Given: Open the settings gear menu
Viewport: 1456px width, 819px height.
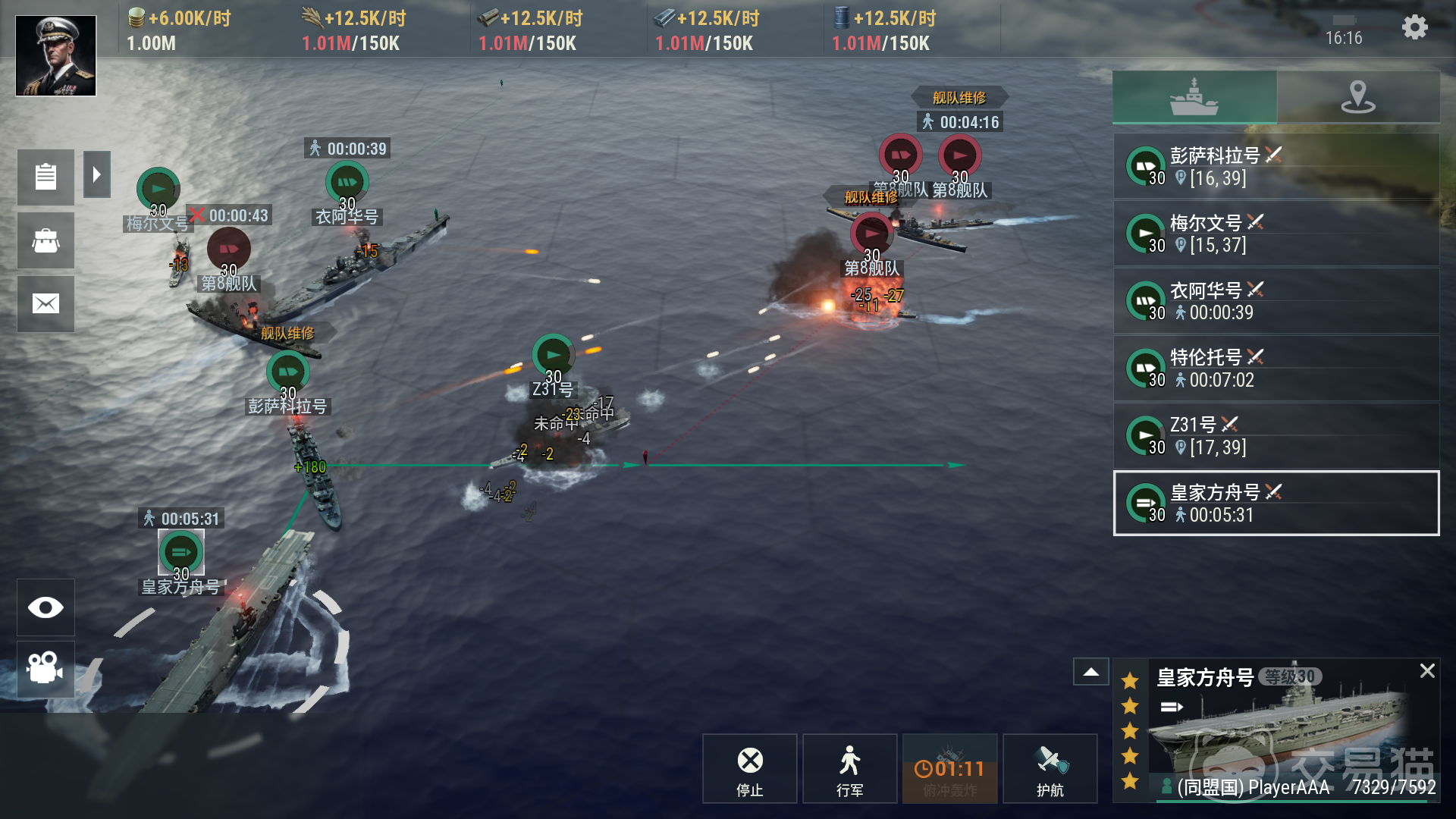Looking at the screenshot, I should (1414, 28).
